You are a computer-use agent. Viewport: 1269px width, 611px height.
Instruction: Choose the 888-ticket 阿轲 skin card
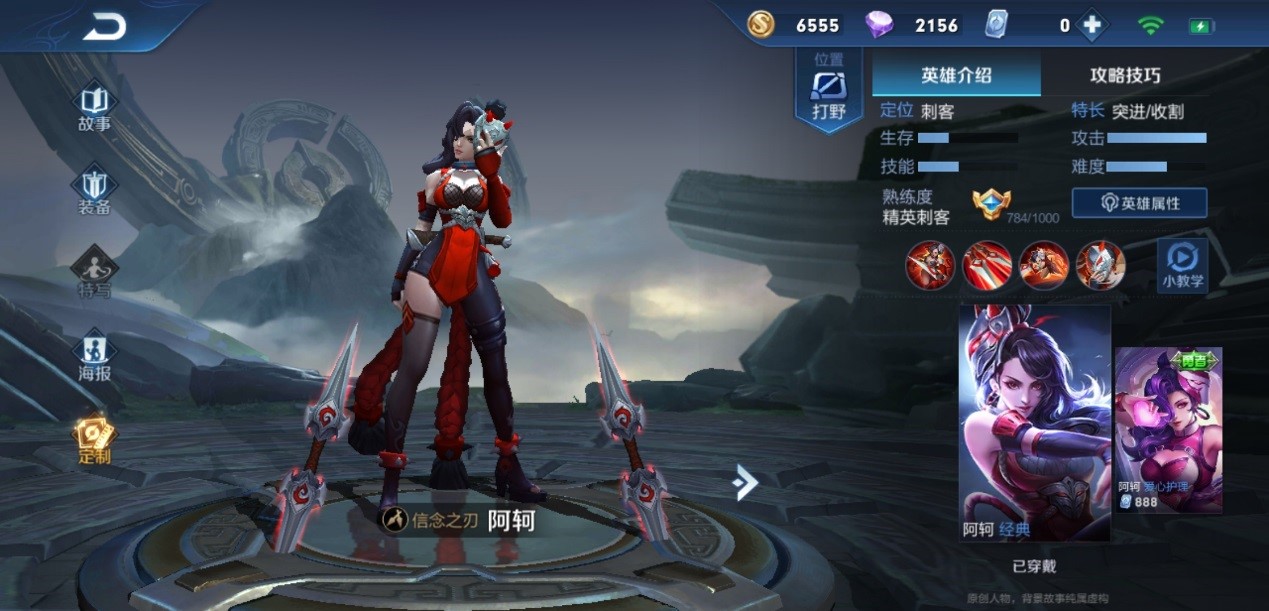click(x=1168, y=430)
